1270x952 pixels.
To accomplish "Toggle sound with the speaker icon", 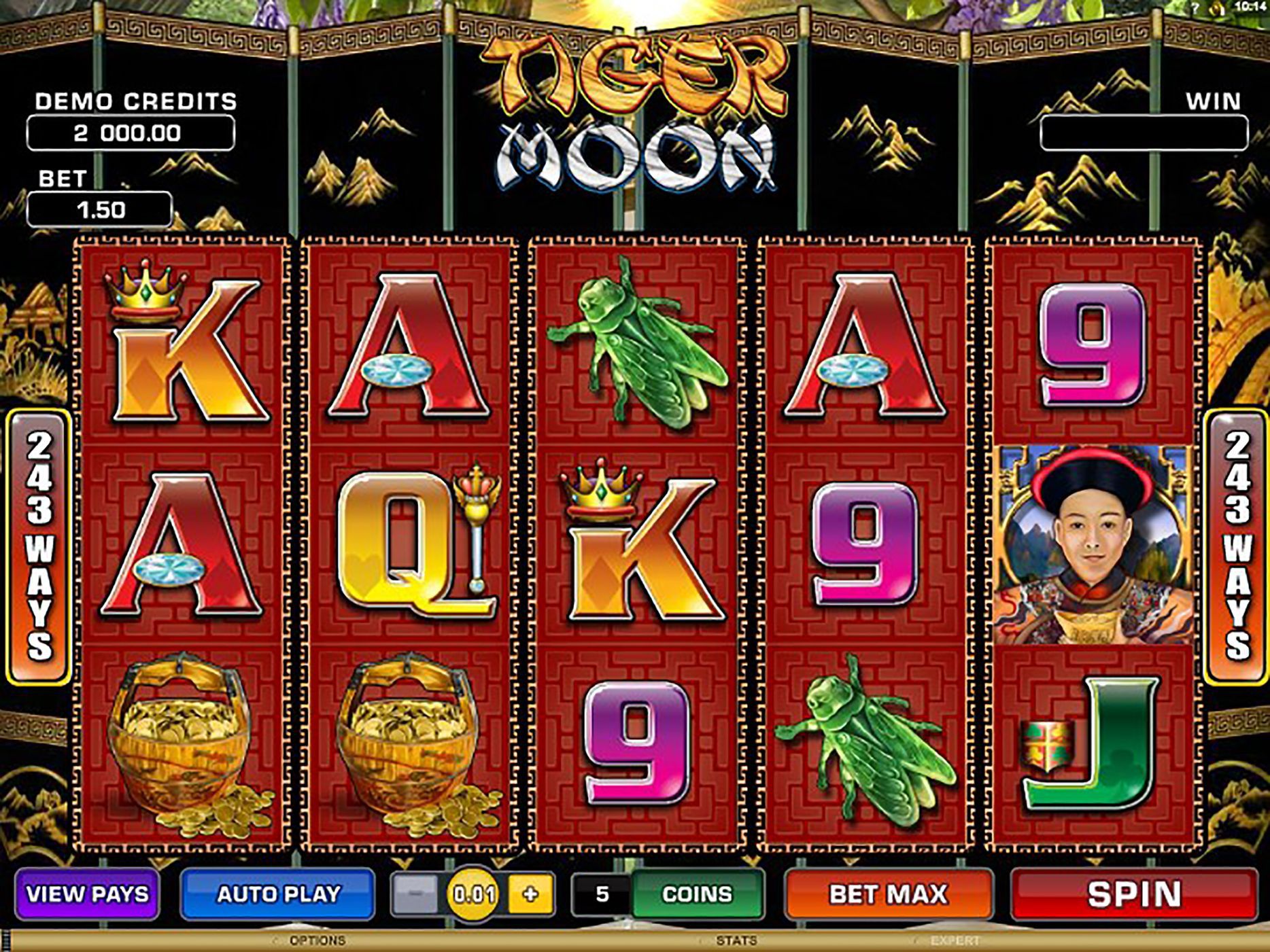I will click(1218, 7).
